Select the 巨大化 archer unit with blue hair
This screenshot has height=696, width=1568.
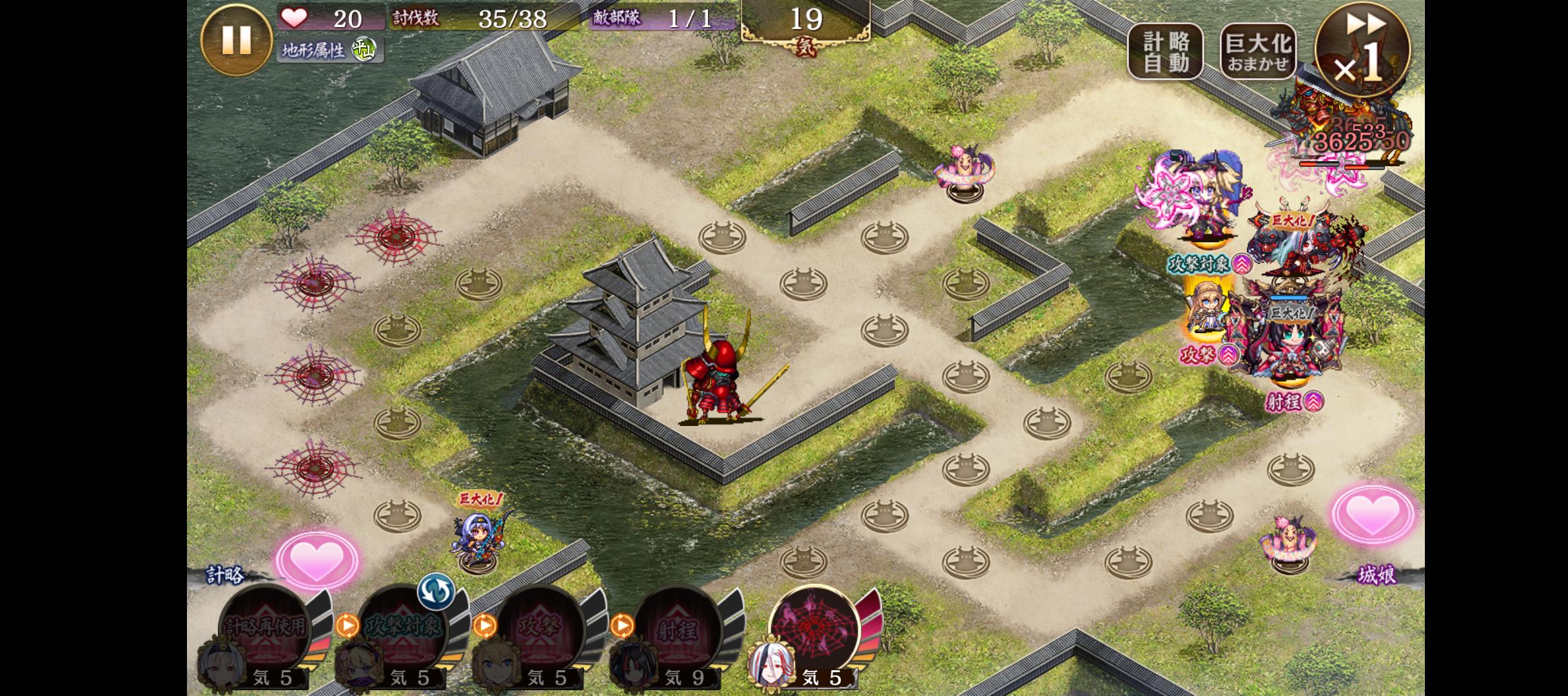point(478,538)
